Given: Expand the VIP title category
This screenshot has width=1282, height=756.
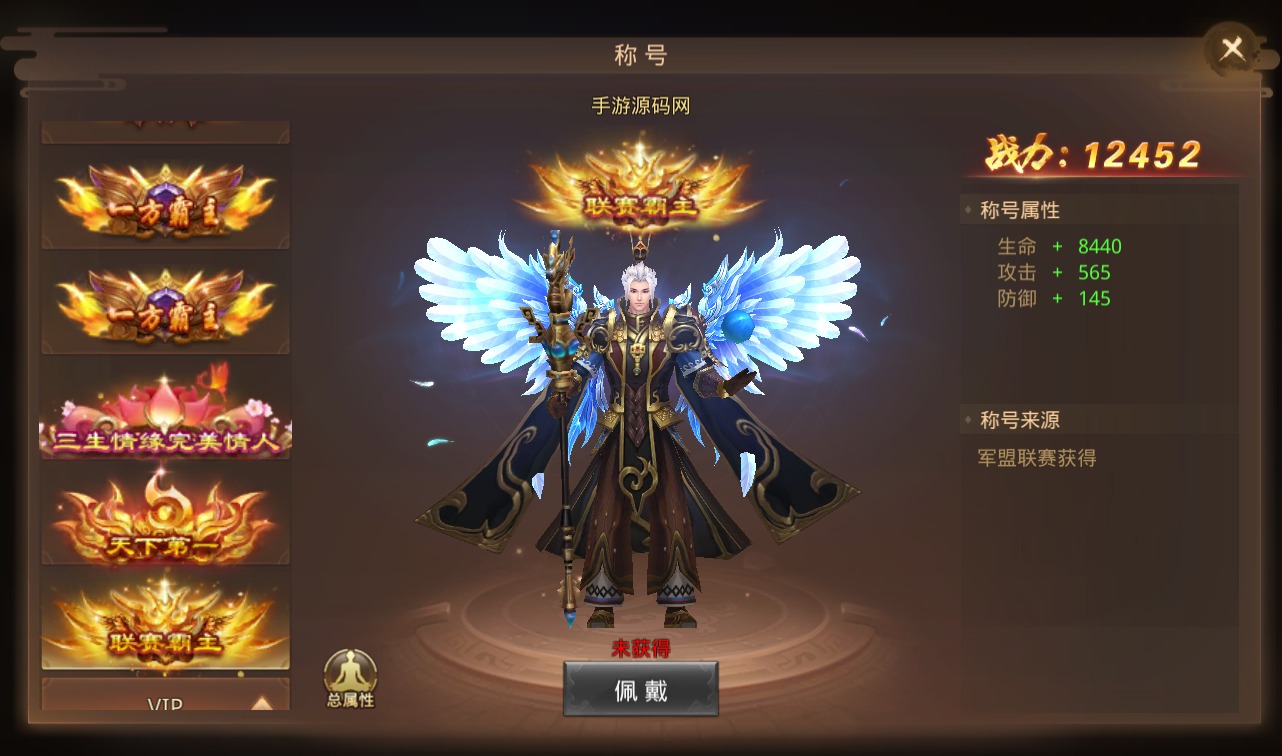Looking at the screenshot, I should (x=166, y=701).
